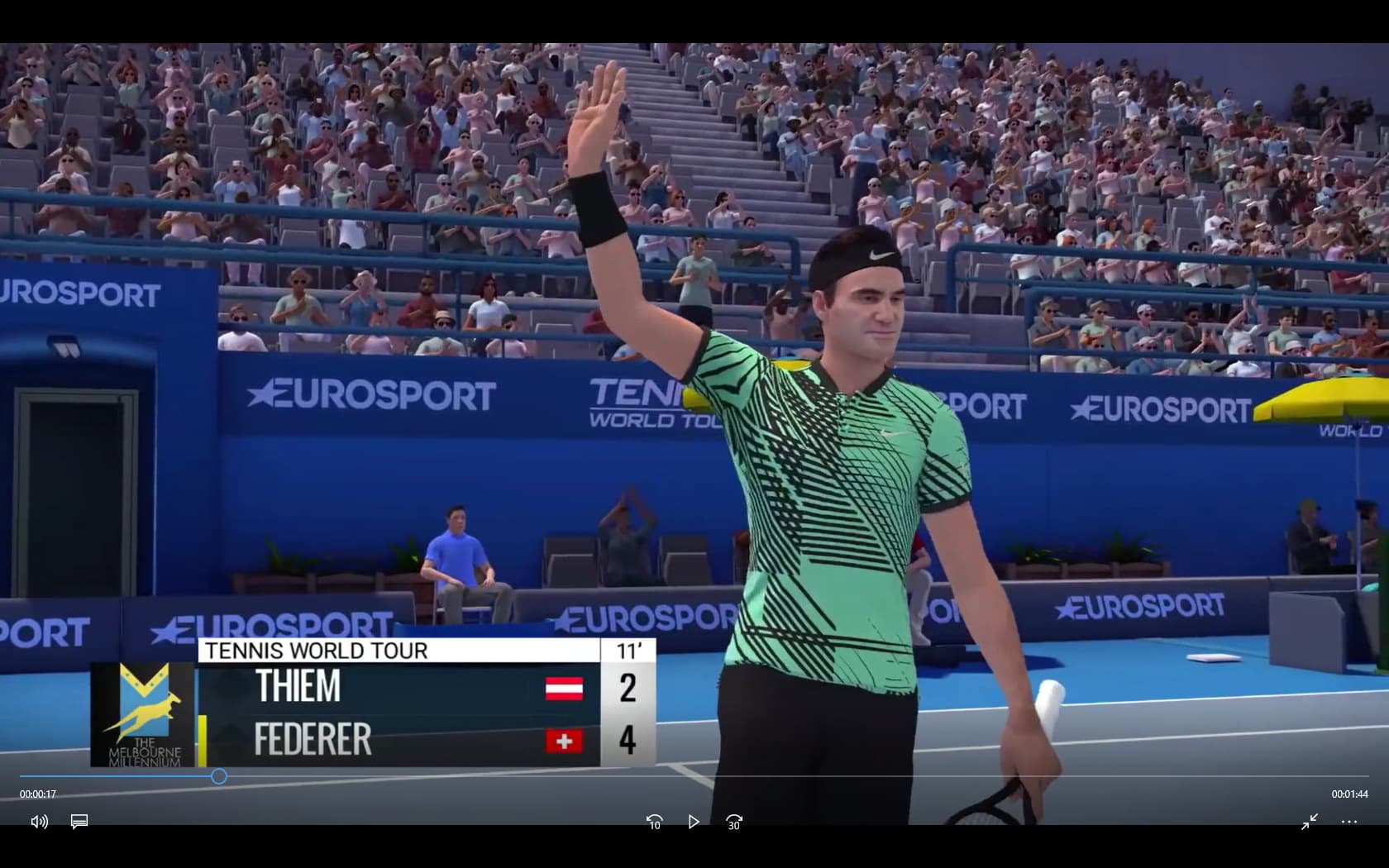Viewport: 1389px width, 868px height.
Task: Click THIEM's score showing 2
Action: pyautogui.click(x=628, y=688)
